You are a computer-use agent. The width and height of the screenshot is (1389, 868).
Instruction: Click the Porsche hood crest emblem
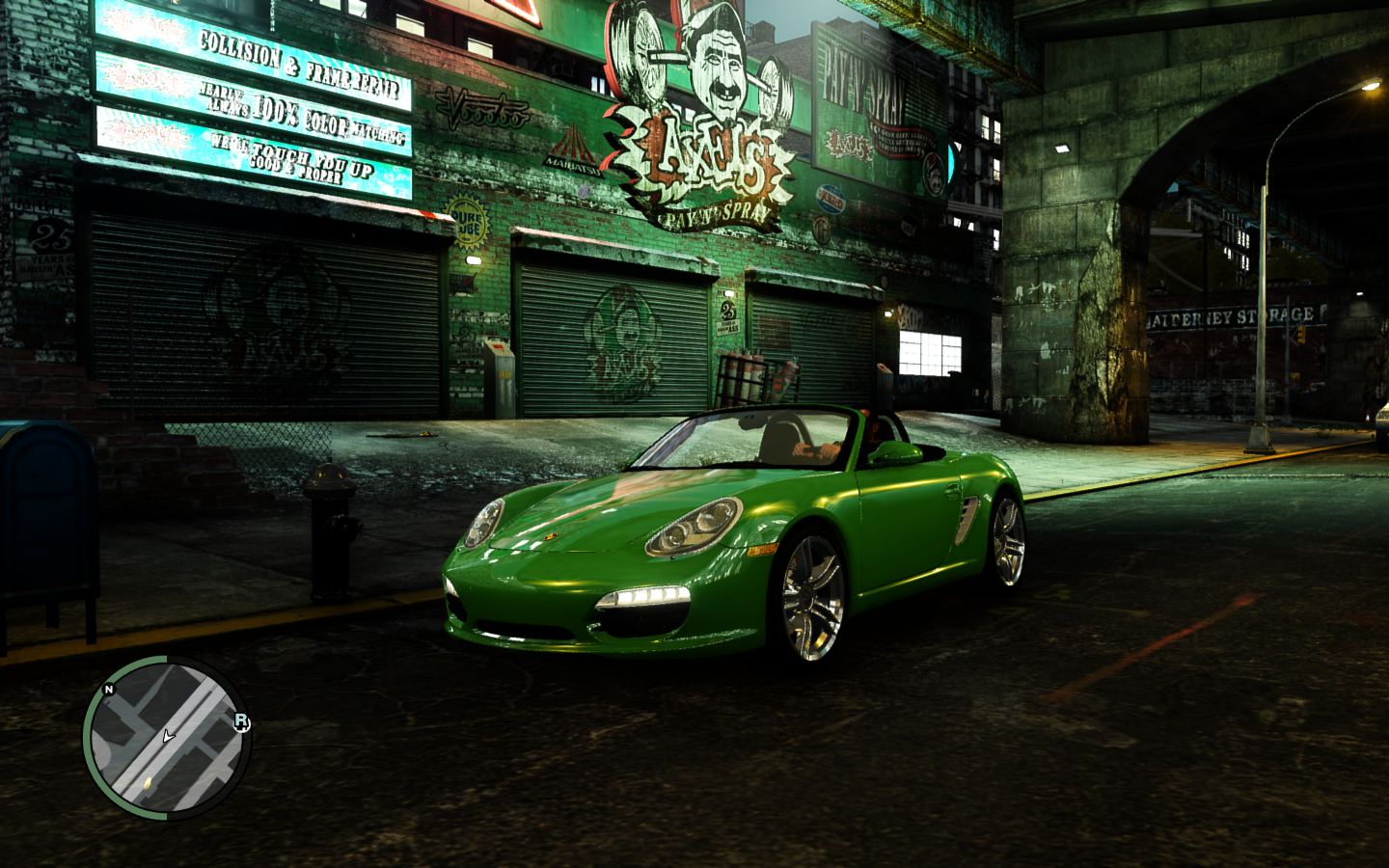point(551,536)
